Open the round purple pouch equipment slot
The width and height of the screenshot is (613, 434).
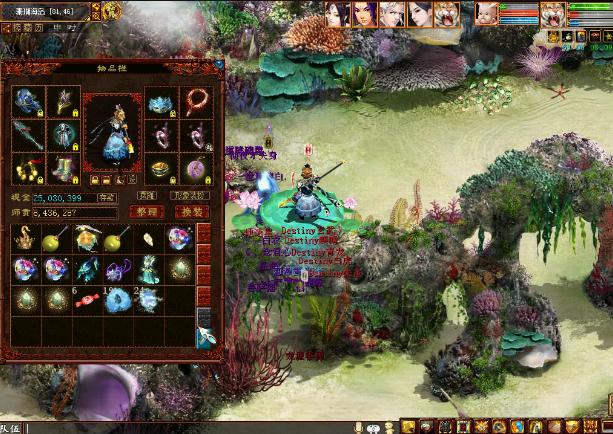[191, 167]
